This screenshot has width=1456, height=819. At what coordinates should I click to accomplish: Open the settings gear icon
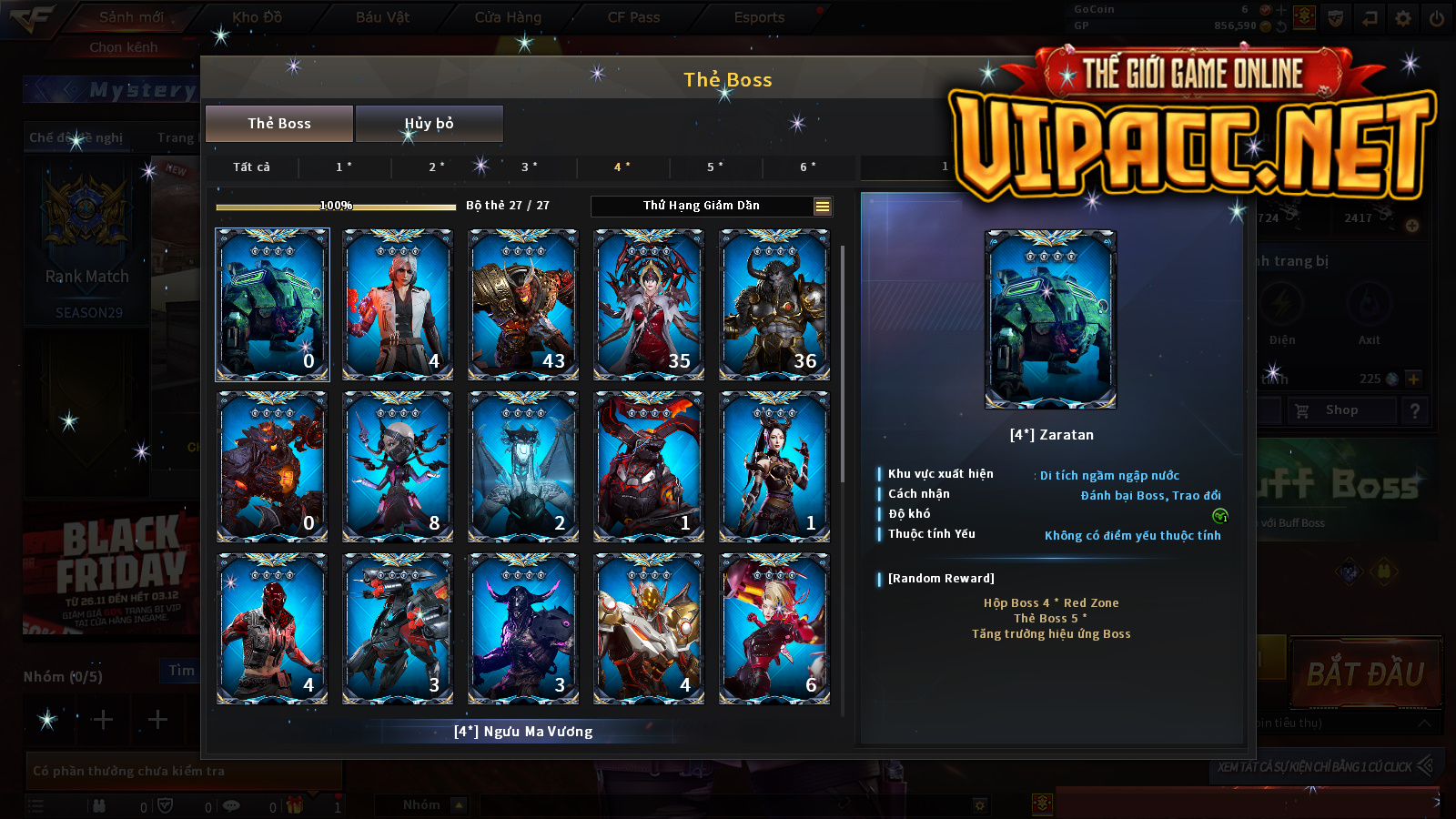point(1403,18)
